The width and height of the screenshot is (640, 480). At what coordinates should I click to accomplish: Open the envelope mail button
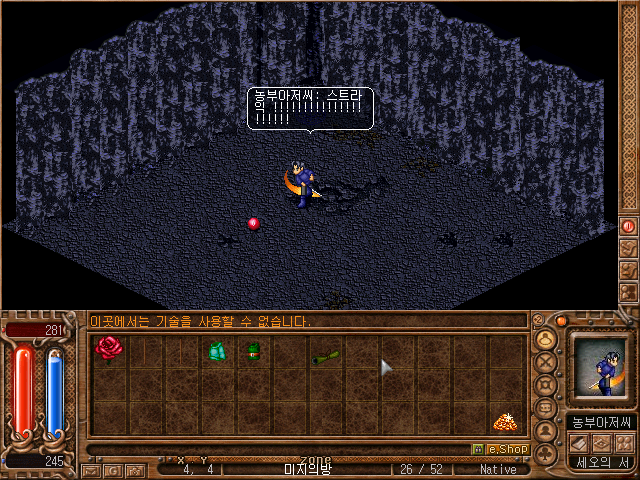(91, 469)
